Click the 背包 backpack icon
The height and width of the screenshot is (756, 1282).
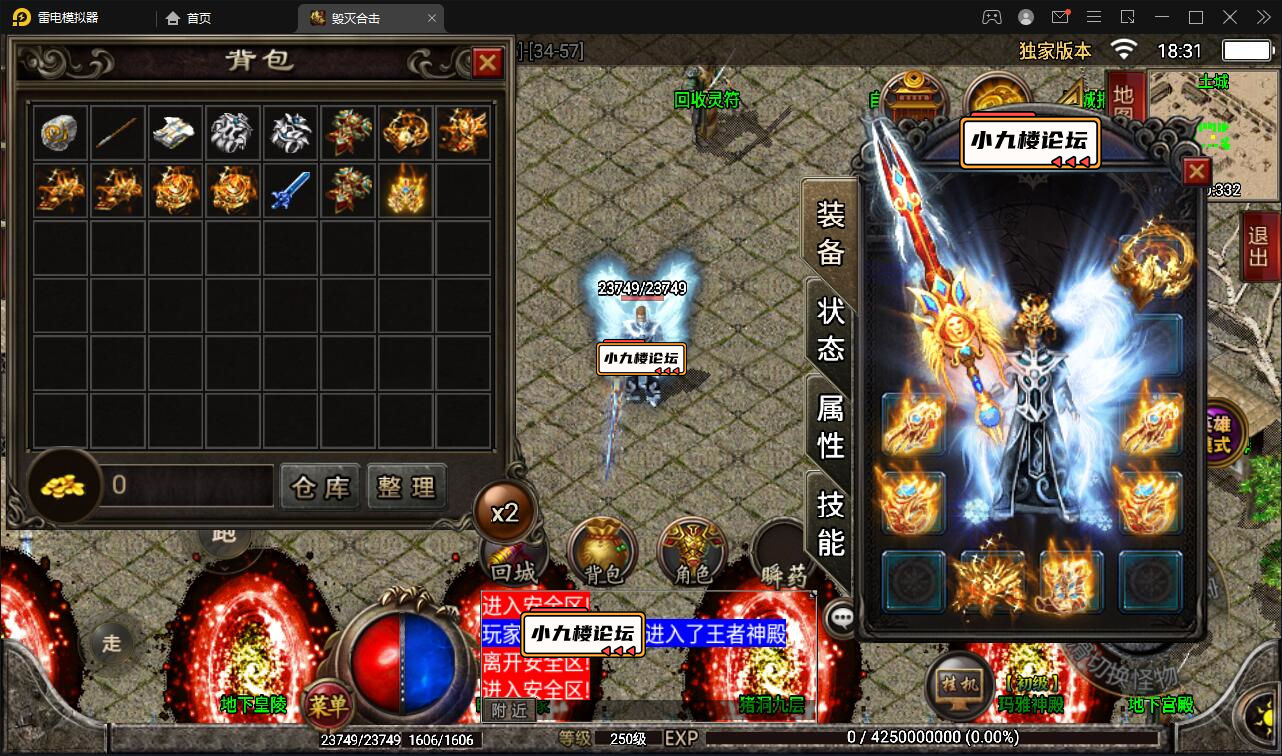pos(601,551)
